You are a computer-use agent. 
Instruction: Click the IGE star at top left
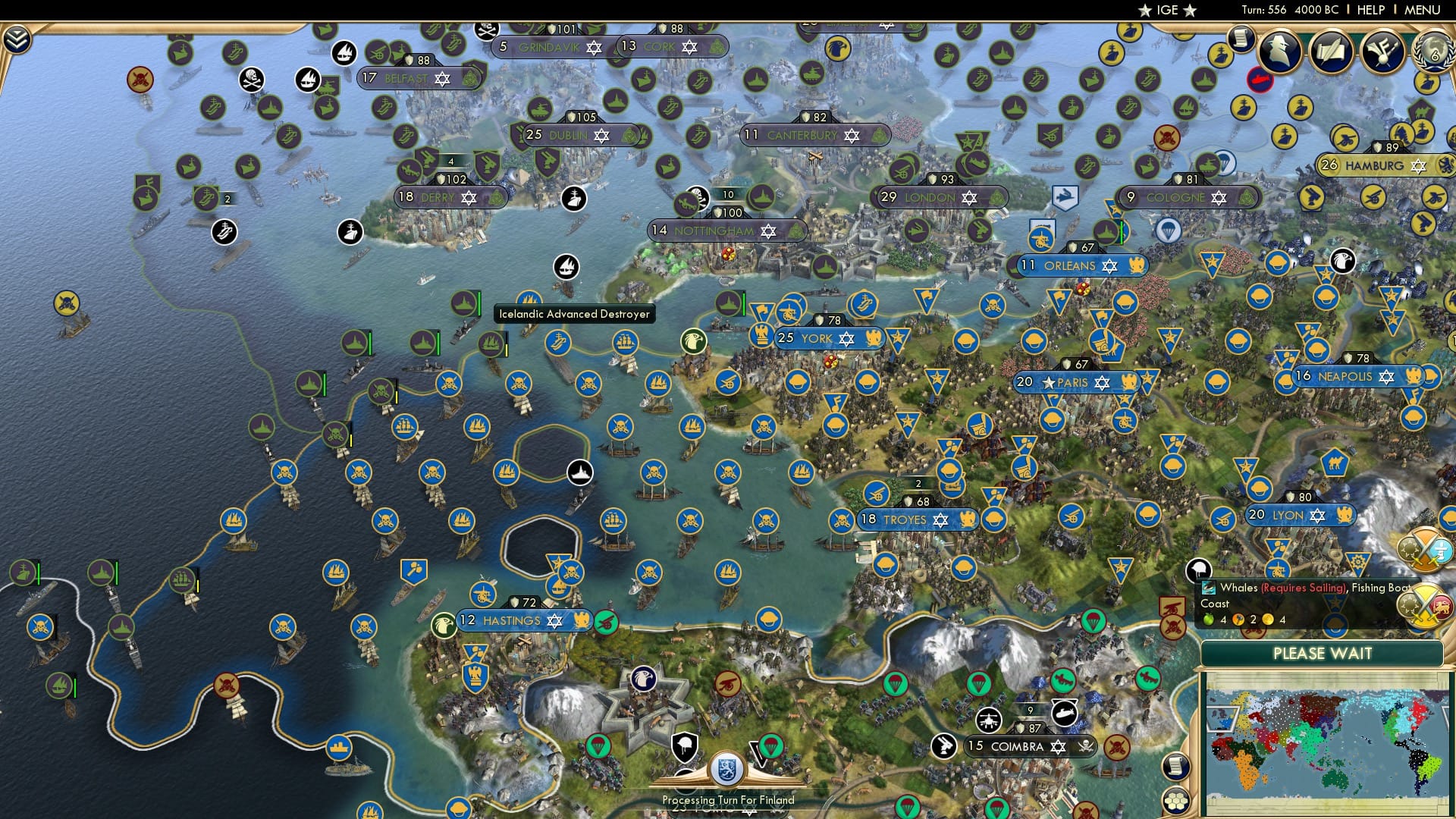[1145, 10]
